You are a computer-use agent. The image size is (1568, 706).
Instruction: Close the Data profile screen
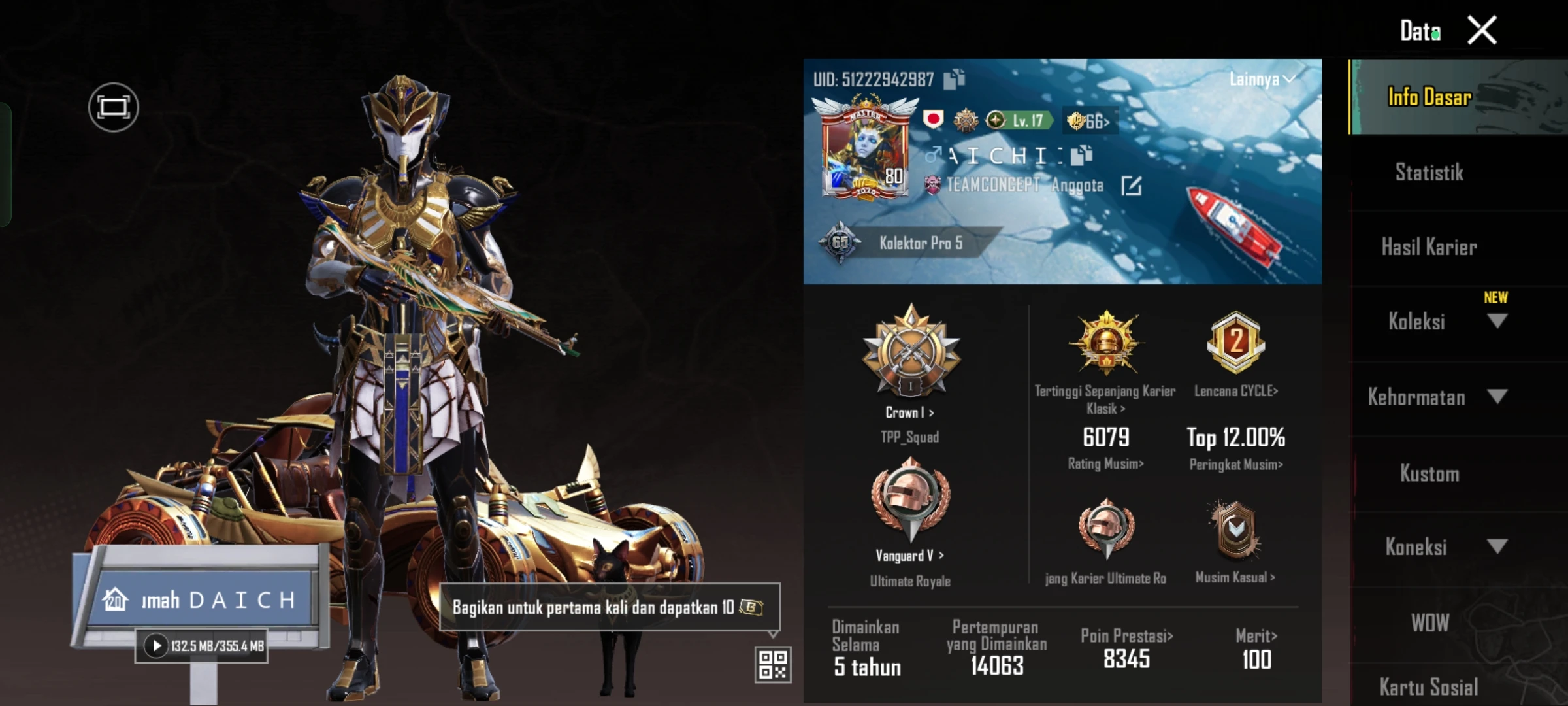click(1481, 31)
